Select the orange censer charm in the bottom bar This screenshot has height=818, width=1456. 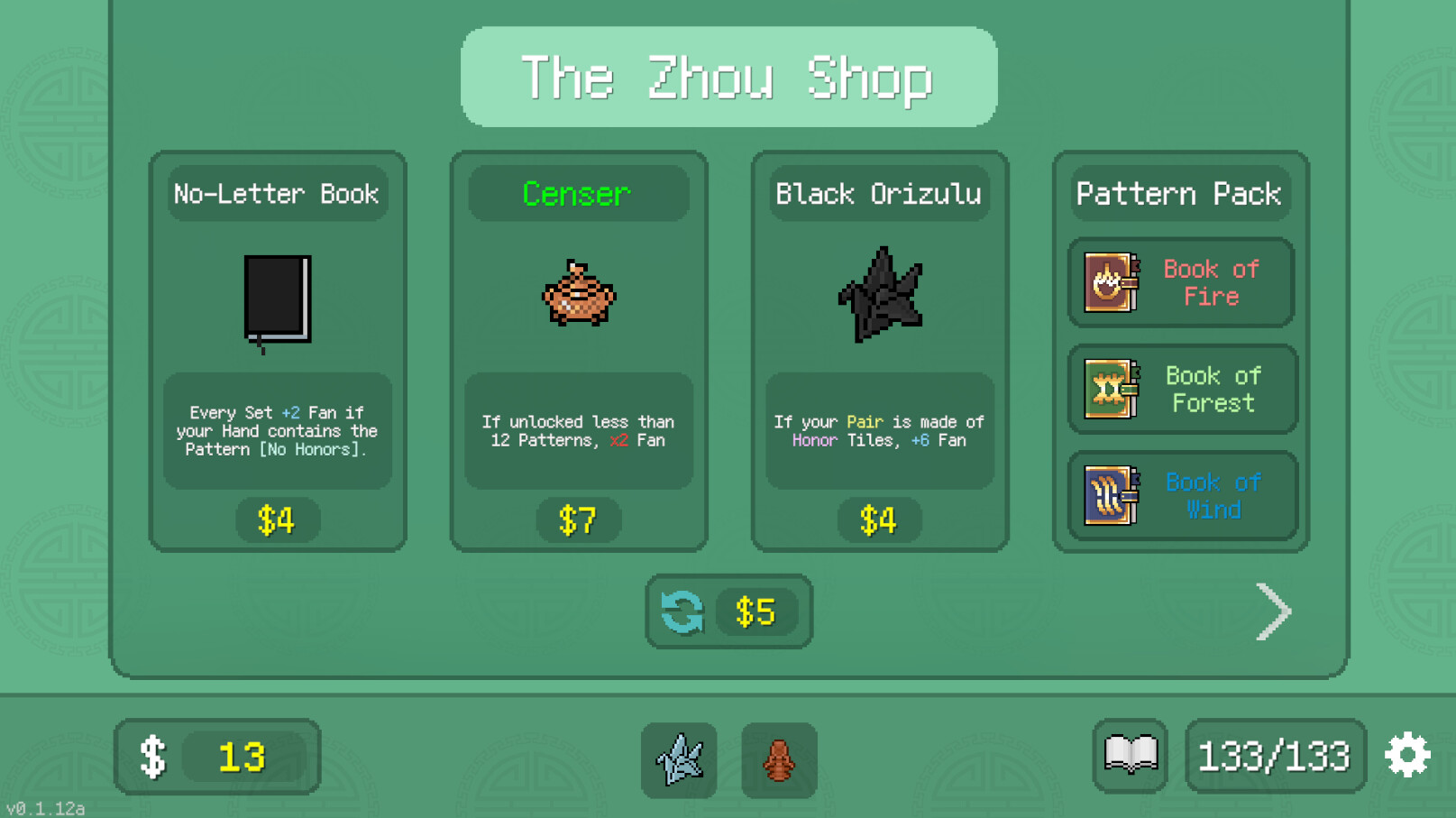coord(779,759)
